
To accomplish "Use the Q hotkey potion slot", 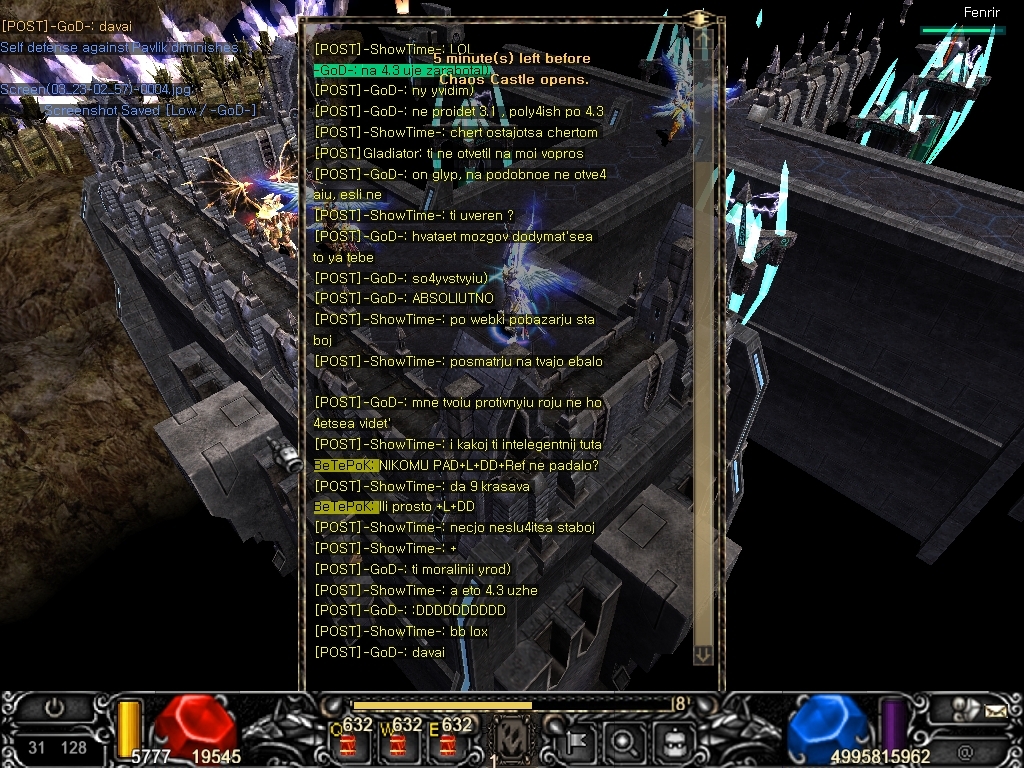I will tap(348, 742).
